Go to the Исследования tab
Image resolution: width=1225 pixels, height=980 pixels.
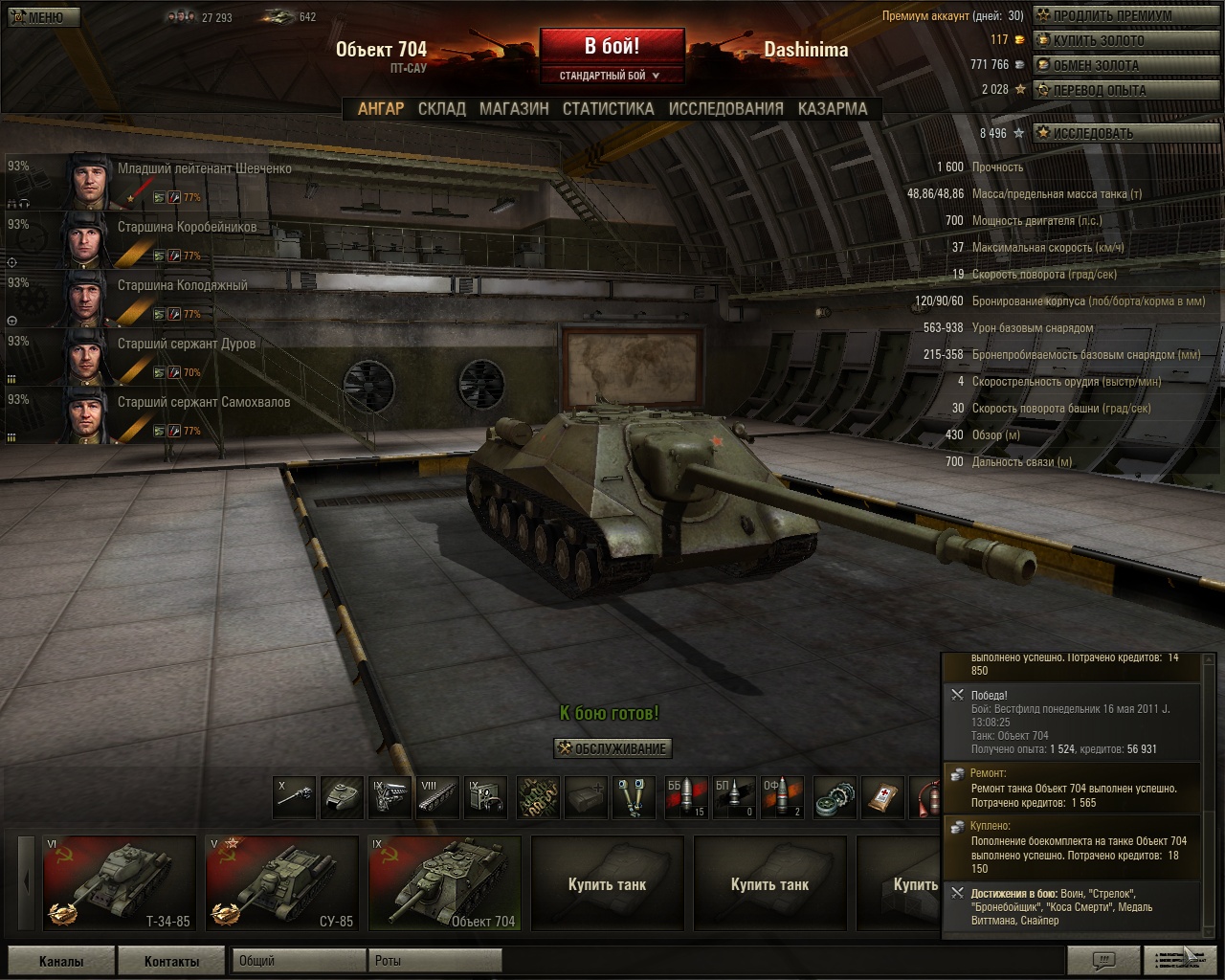tap(725, 109)
